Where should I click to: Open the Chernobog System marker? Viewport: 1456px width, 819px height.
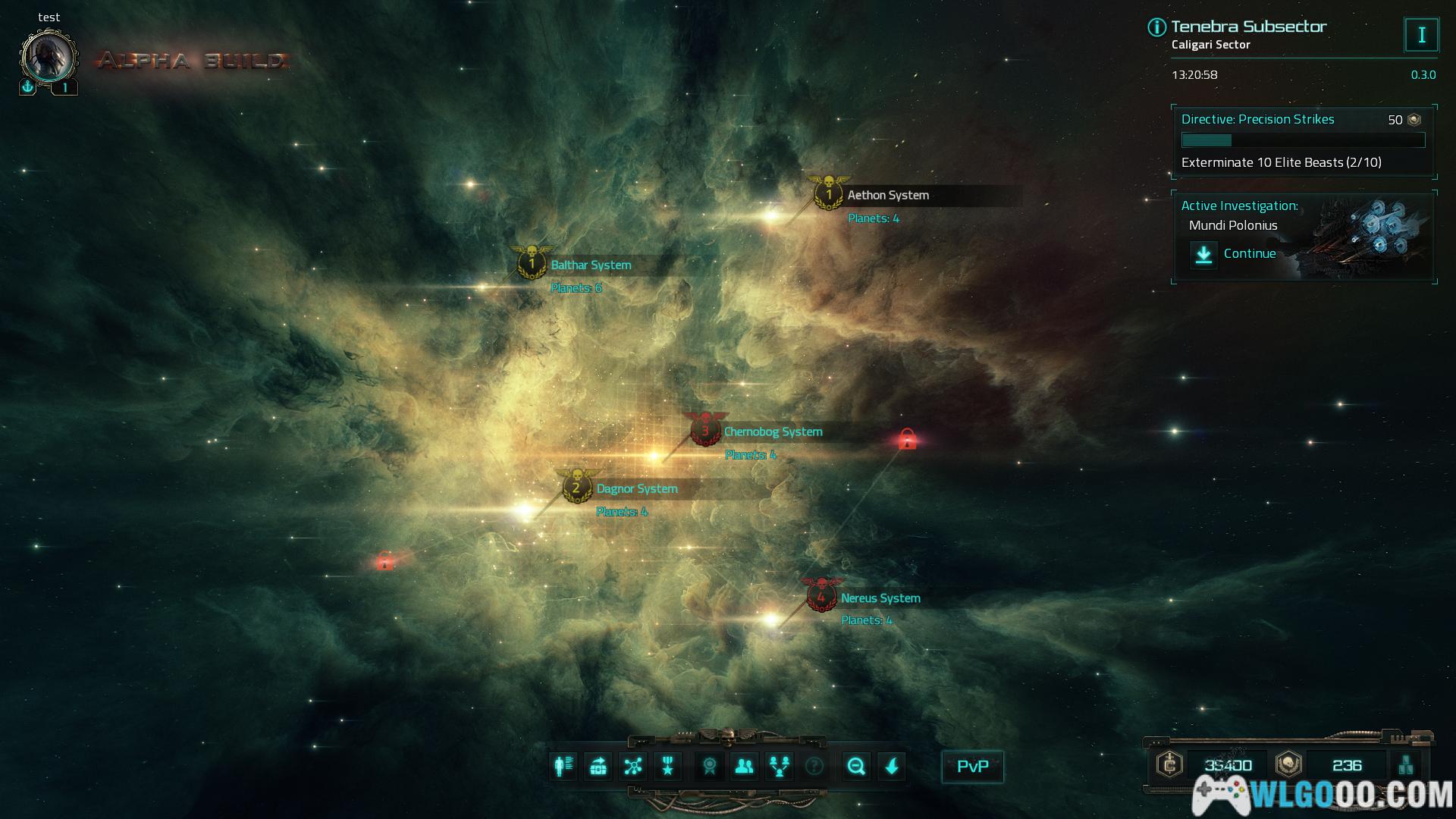click(x=705, y=431)
